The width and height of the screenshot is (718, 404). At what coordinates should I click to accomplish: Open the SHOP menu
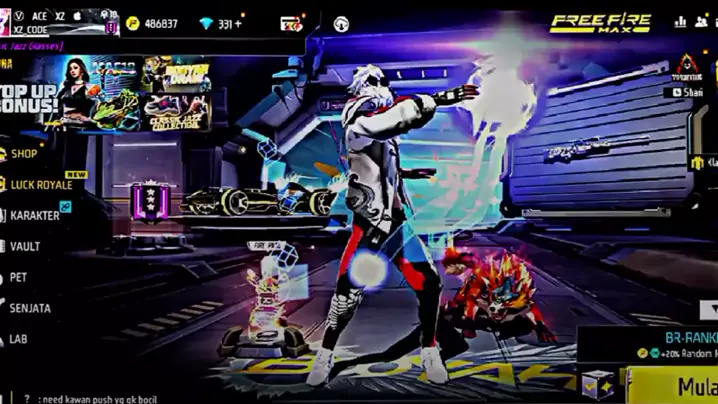click(24, 154)
